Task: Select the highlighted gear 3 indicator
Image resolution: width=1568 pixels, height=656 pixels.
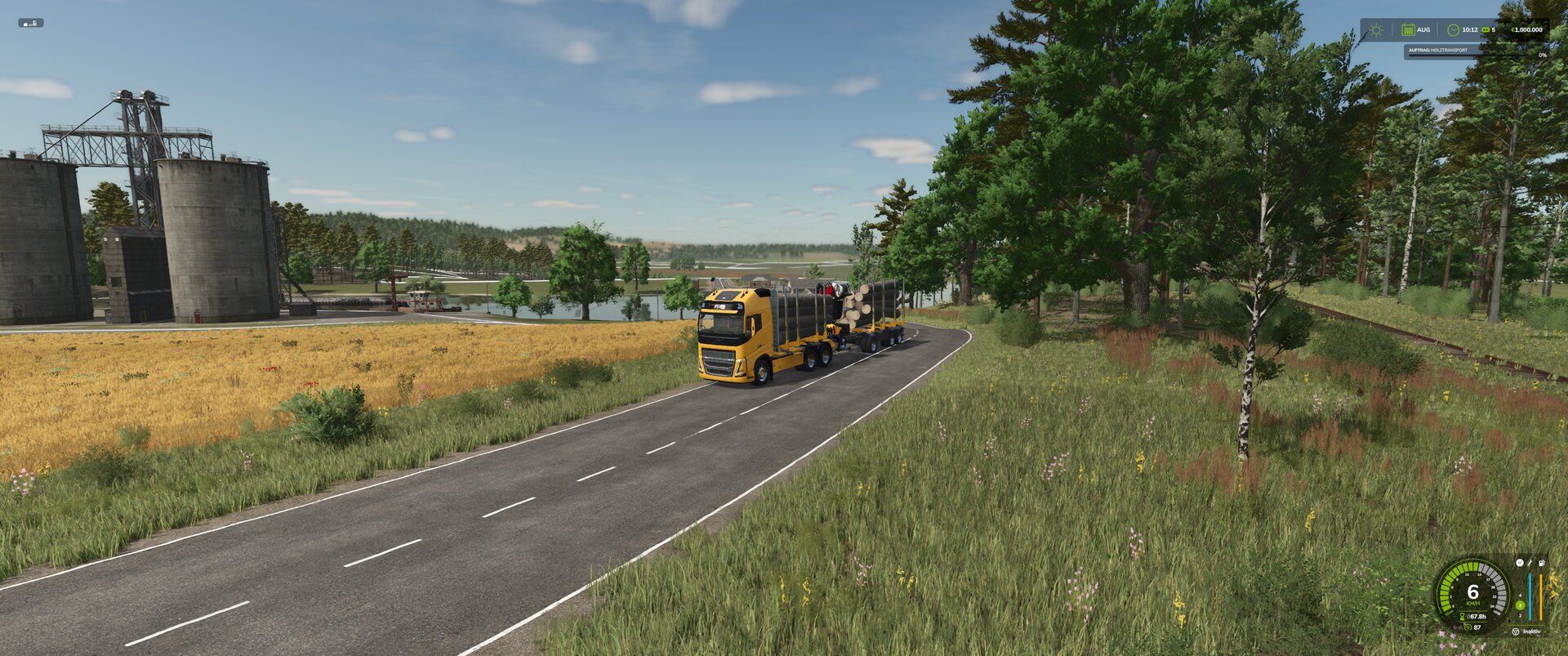Action: tap(1520, 605)
